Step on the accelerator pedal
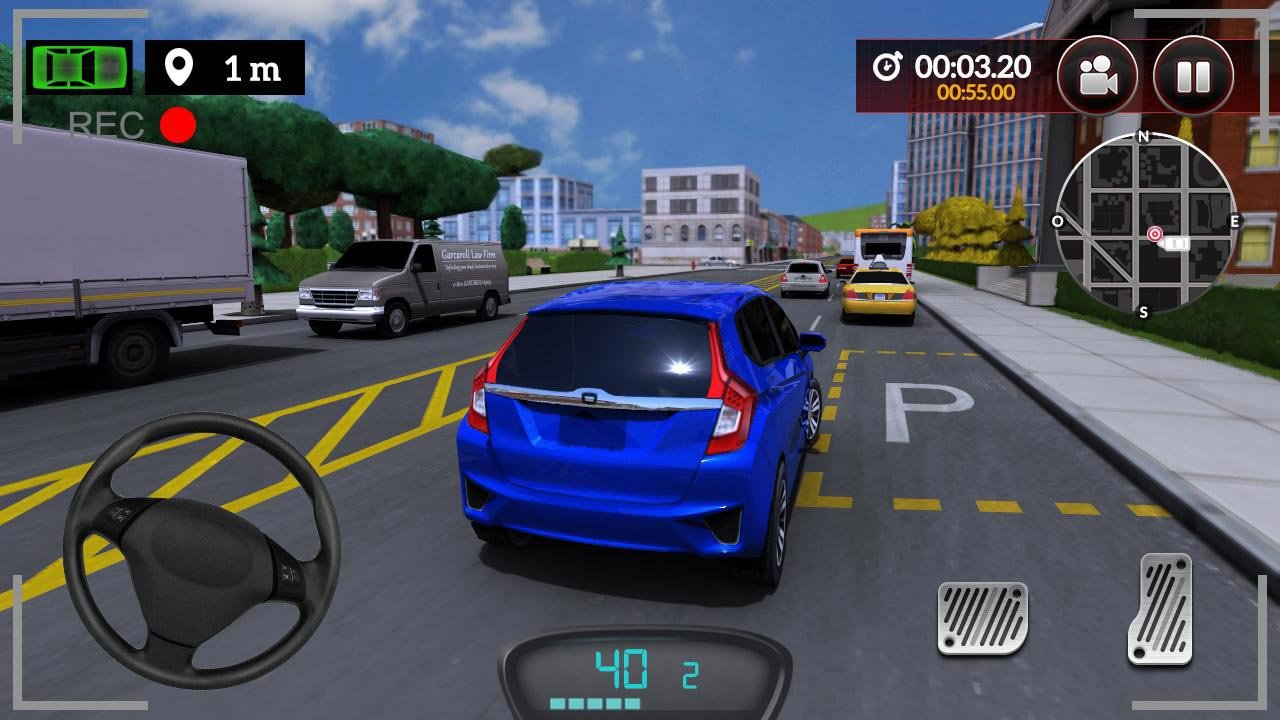This screenshot has height=720, width=1280. [1160, 608]
